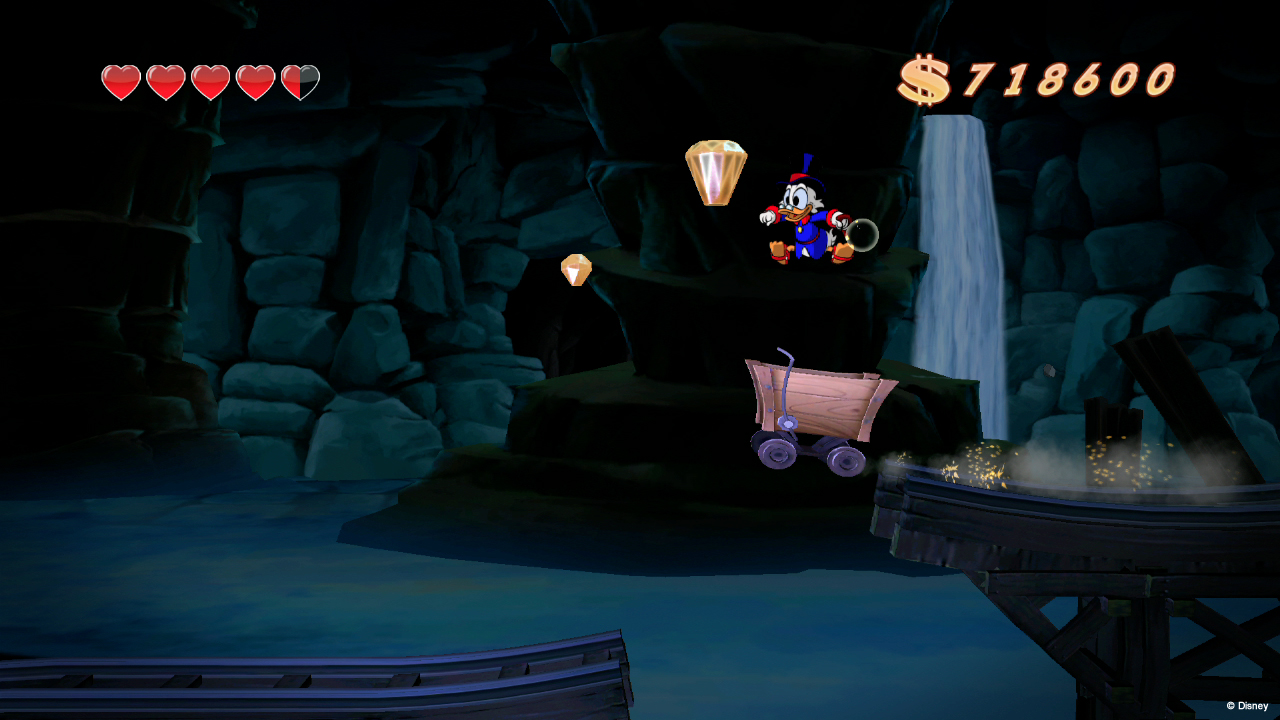Click Scrooge McDuck's cane
1280x720 pixels.
click(863, 233)
